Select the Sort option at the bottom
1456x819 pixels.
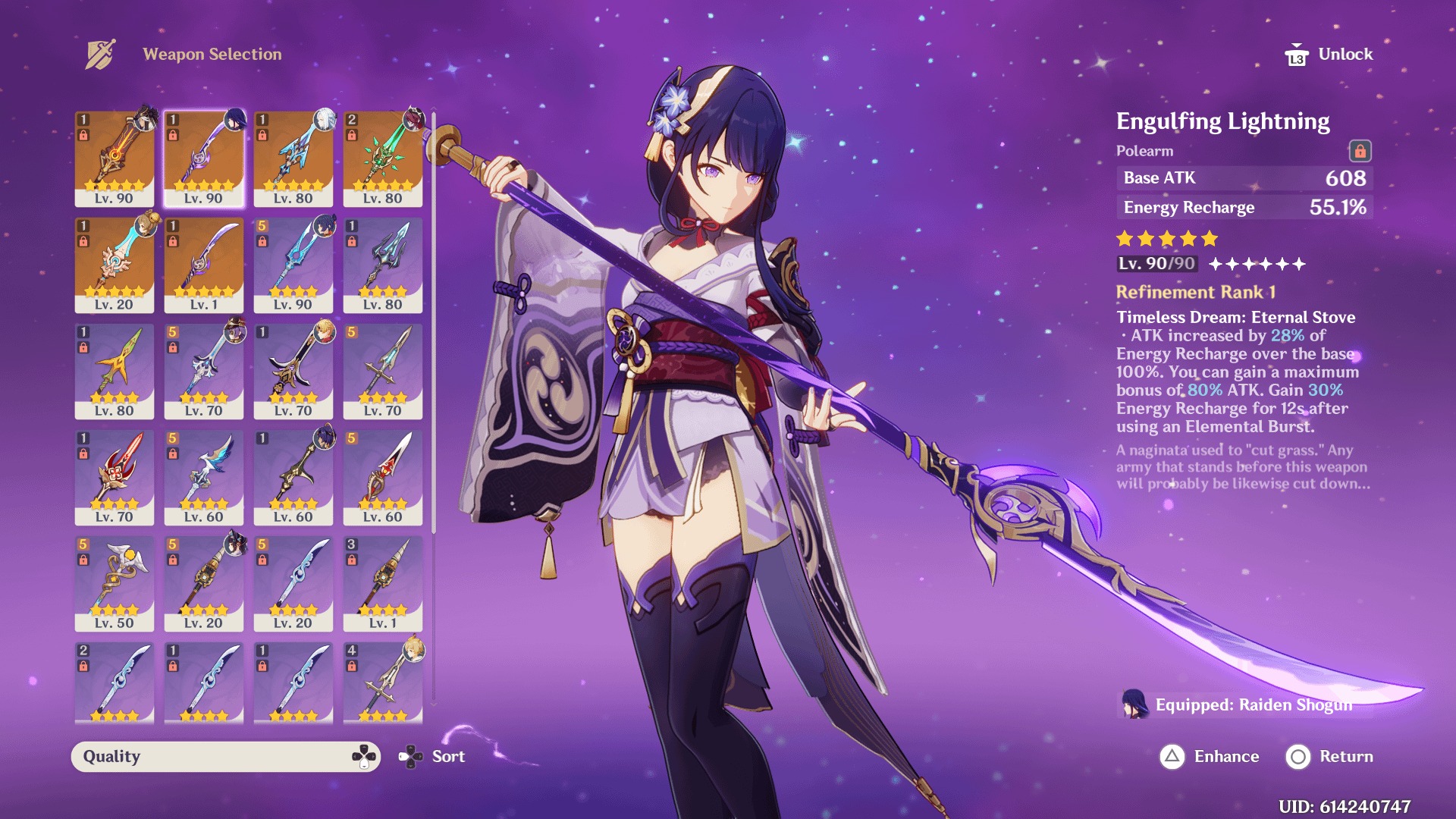(x=447, y=755)
